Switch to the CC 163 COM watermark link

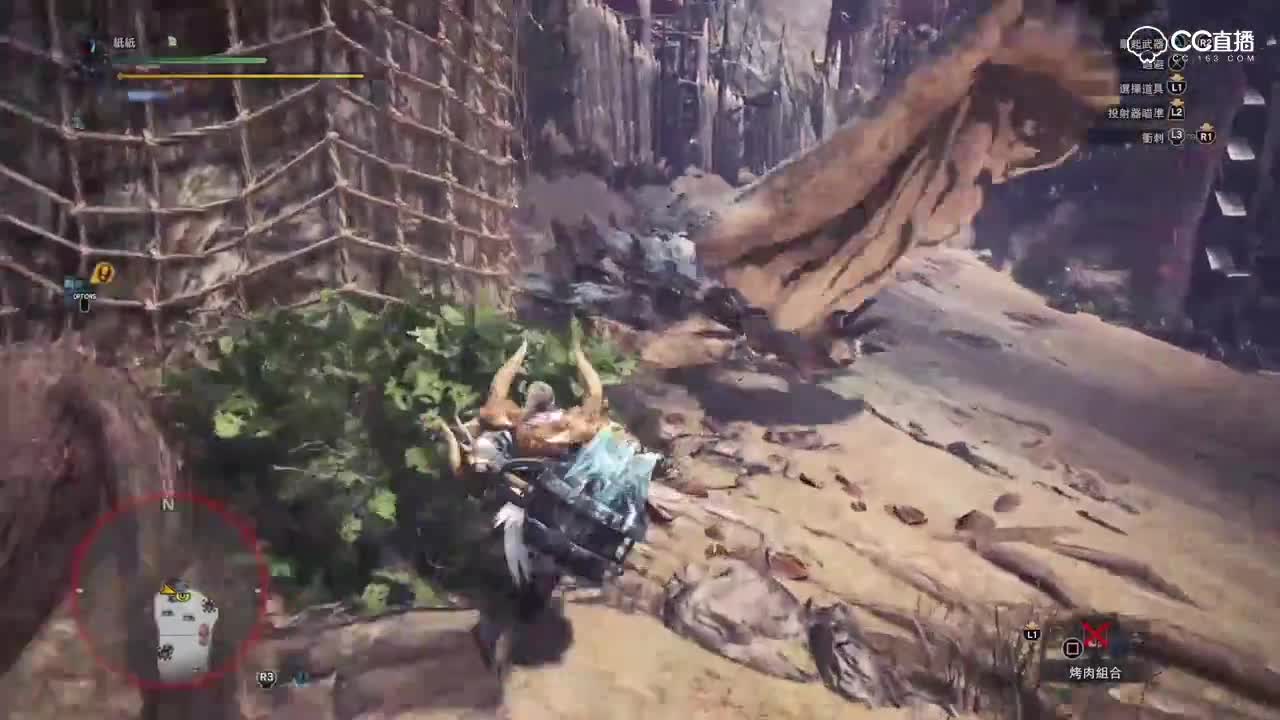tap(1213, 60)
